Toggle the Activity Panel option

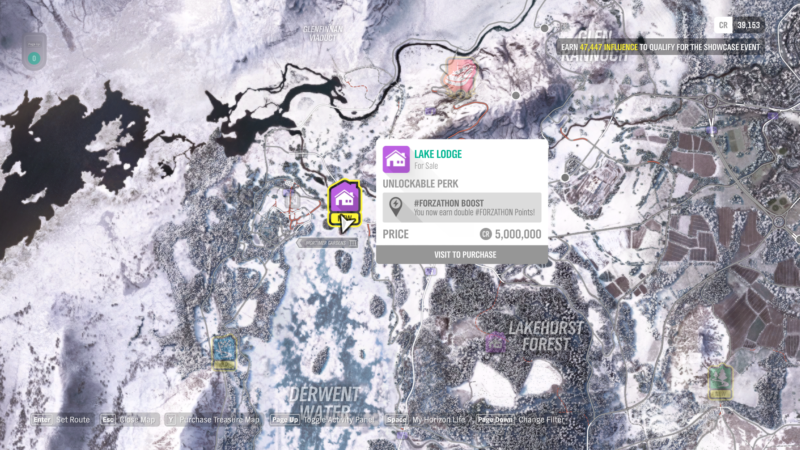click(337, 420)
